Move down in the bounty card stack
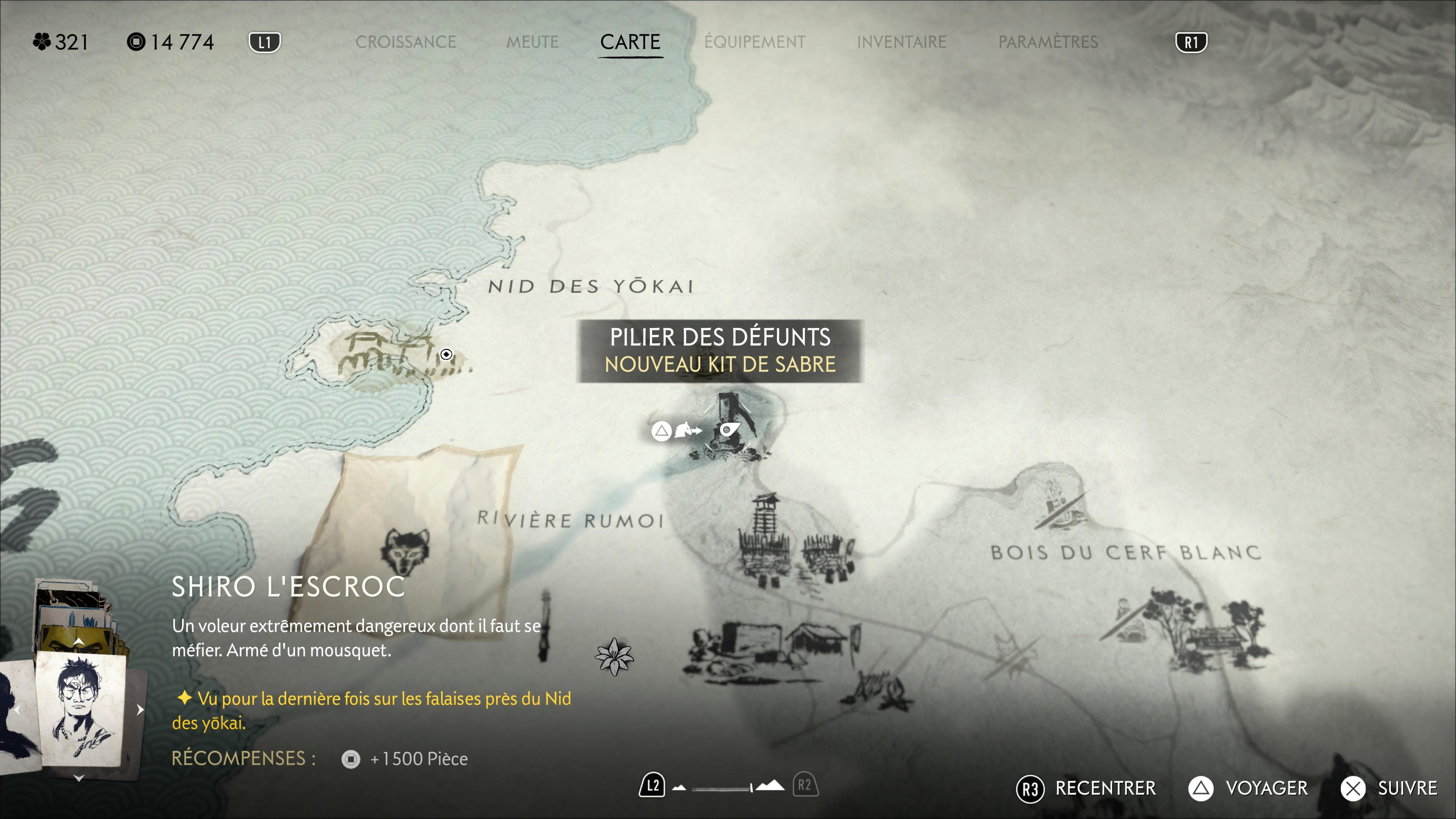This screenshot has height=819, width=1456. [79, 779]
